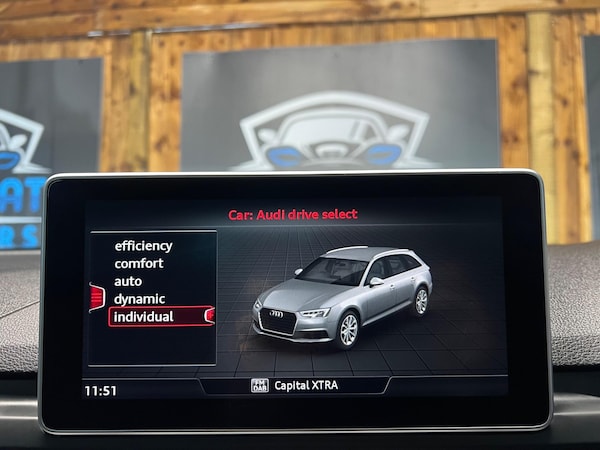The width and height of the screenshot is (600, 450).
Task: Select the individual drive mode entry
Action: coord(144,317)
